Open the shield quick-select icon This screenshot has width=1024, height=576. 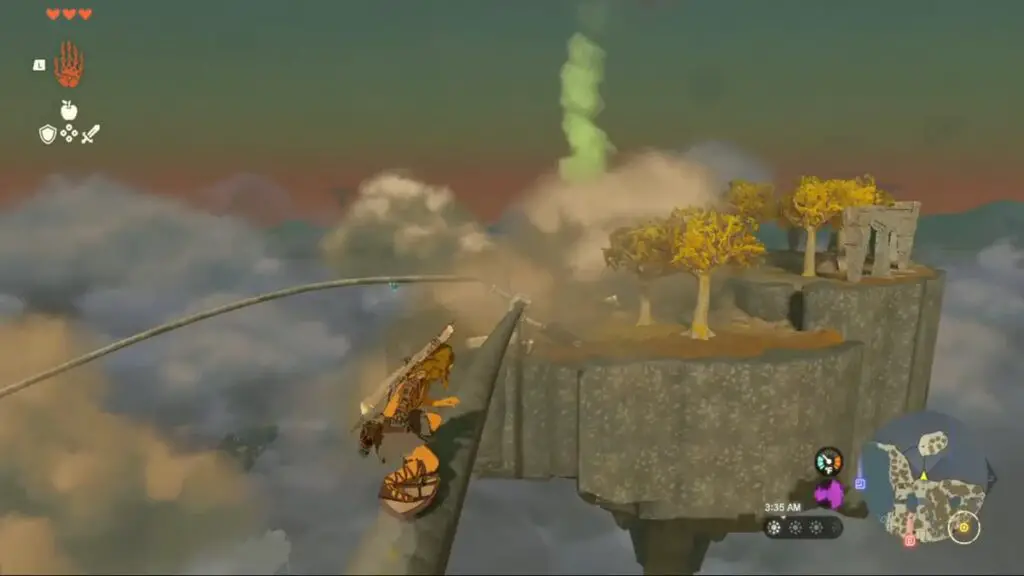(x=47, y=134)
